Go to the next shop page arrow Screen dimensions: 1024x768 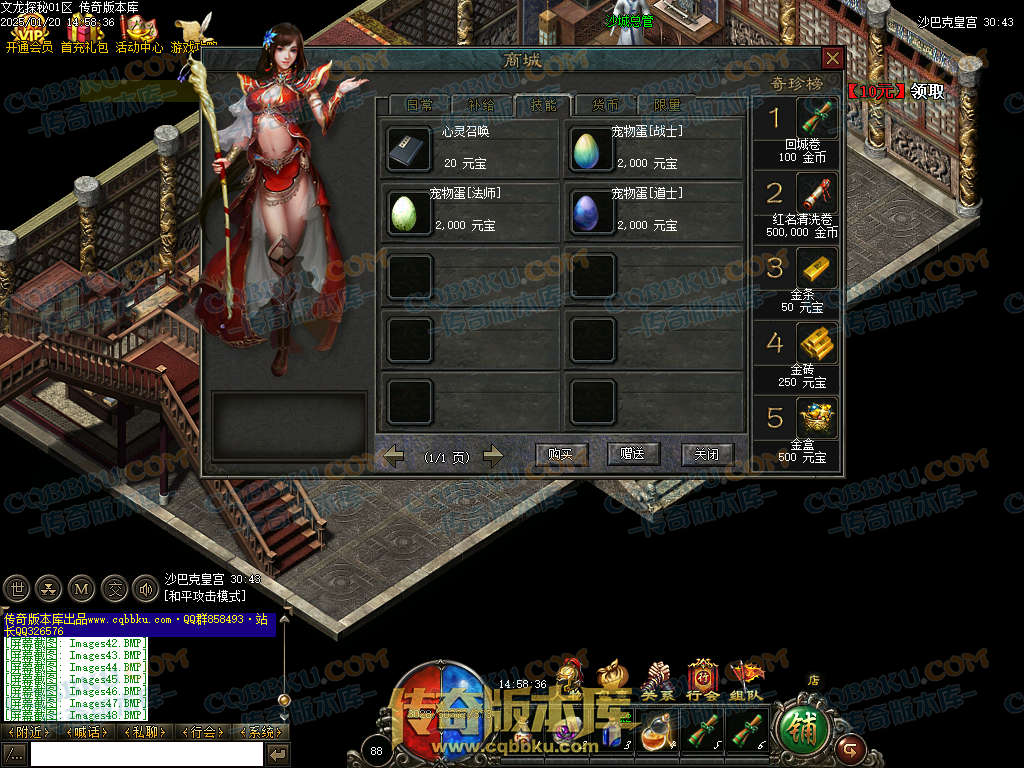[x=492, y=456]
